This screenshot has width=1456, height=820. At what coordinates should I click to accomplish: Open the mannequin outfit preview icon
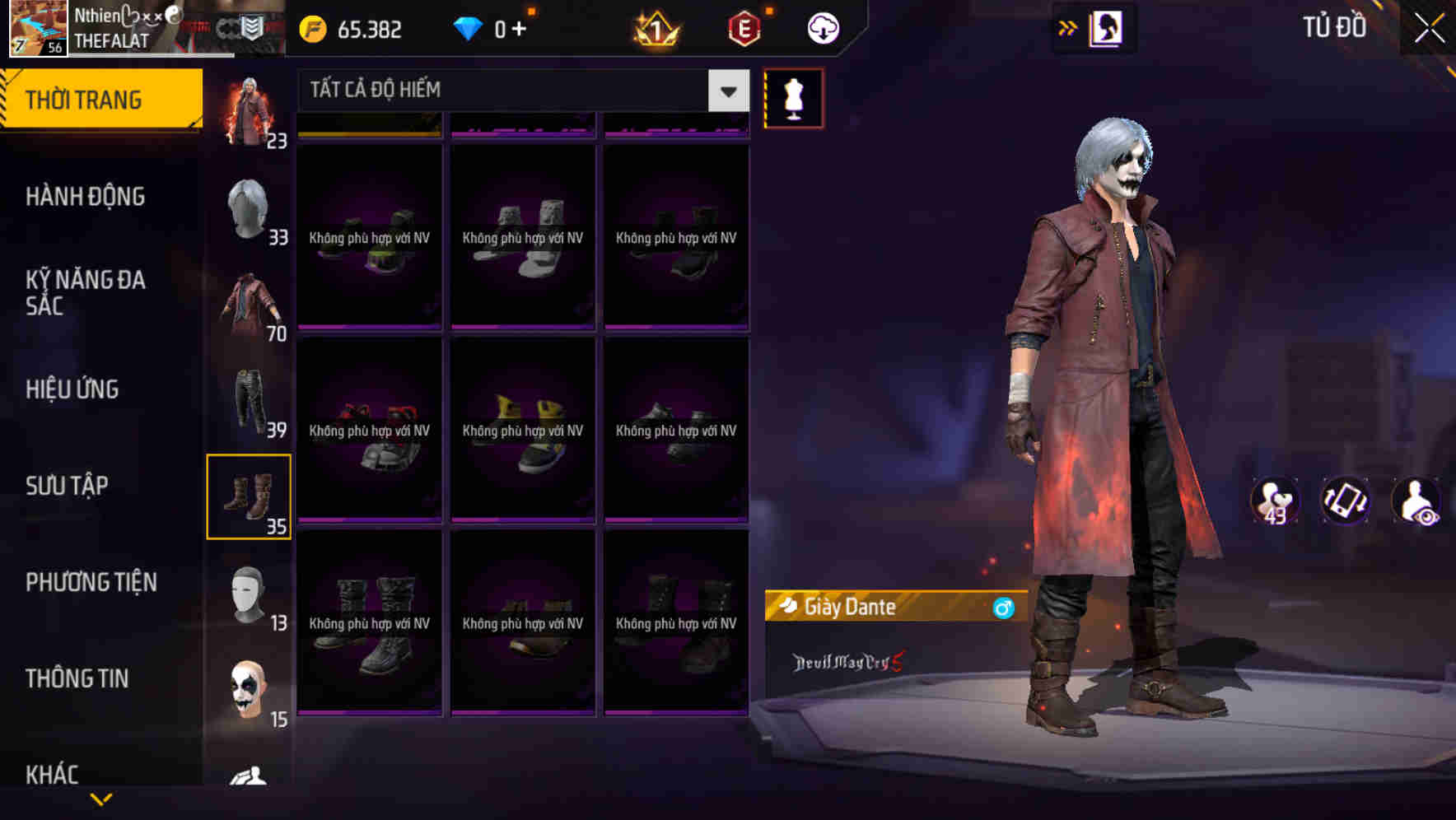pyautogui.click(x=793, y=97)
